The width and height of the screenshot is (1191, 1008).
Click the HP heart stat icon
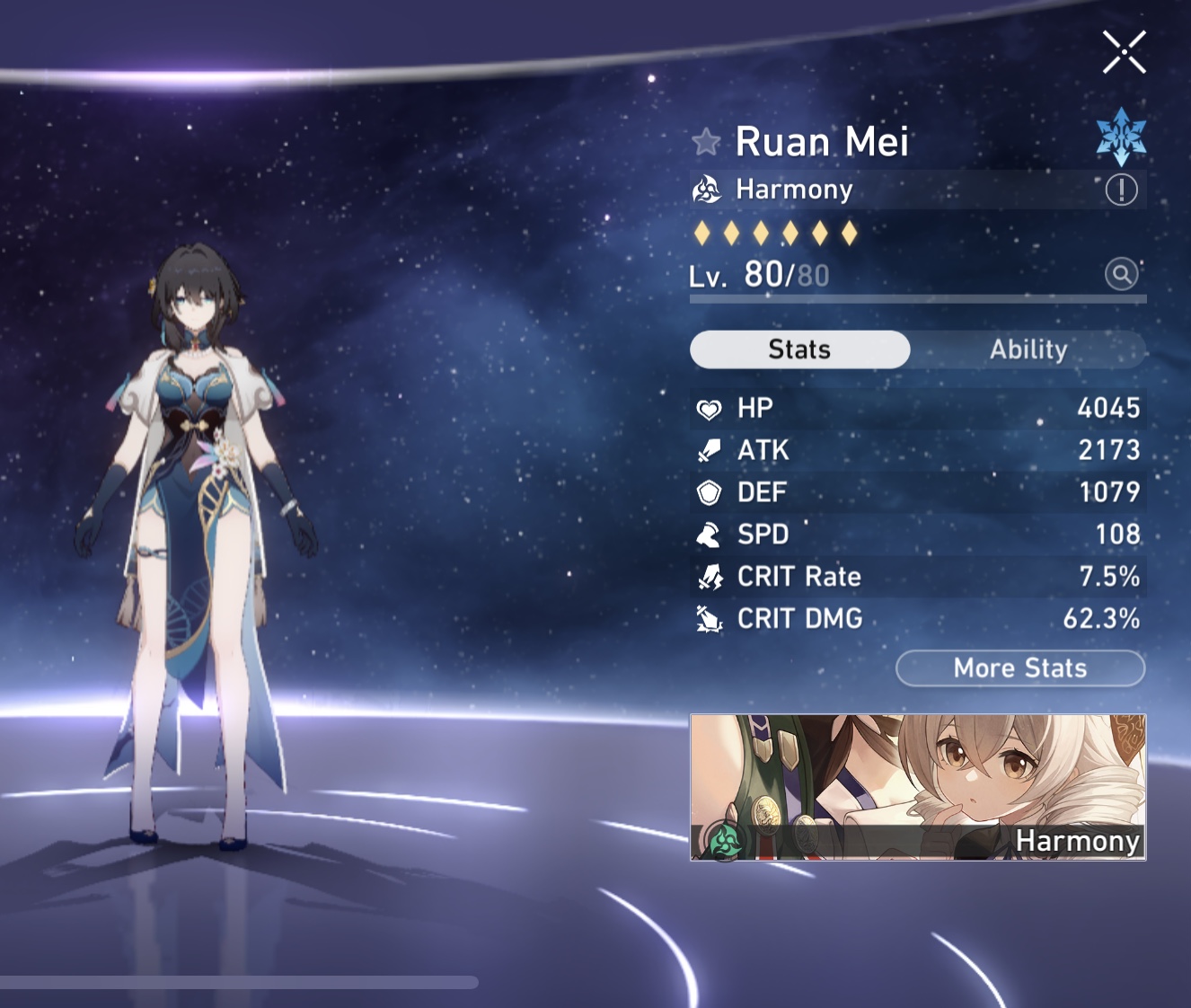pos(709,408)
